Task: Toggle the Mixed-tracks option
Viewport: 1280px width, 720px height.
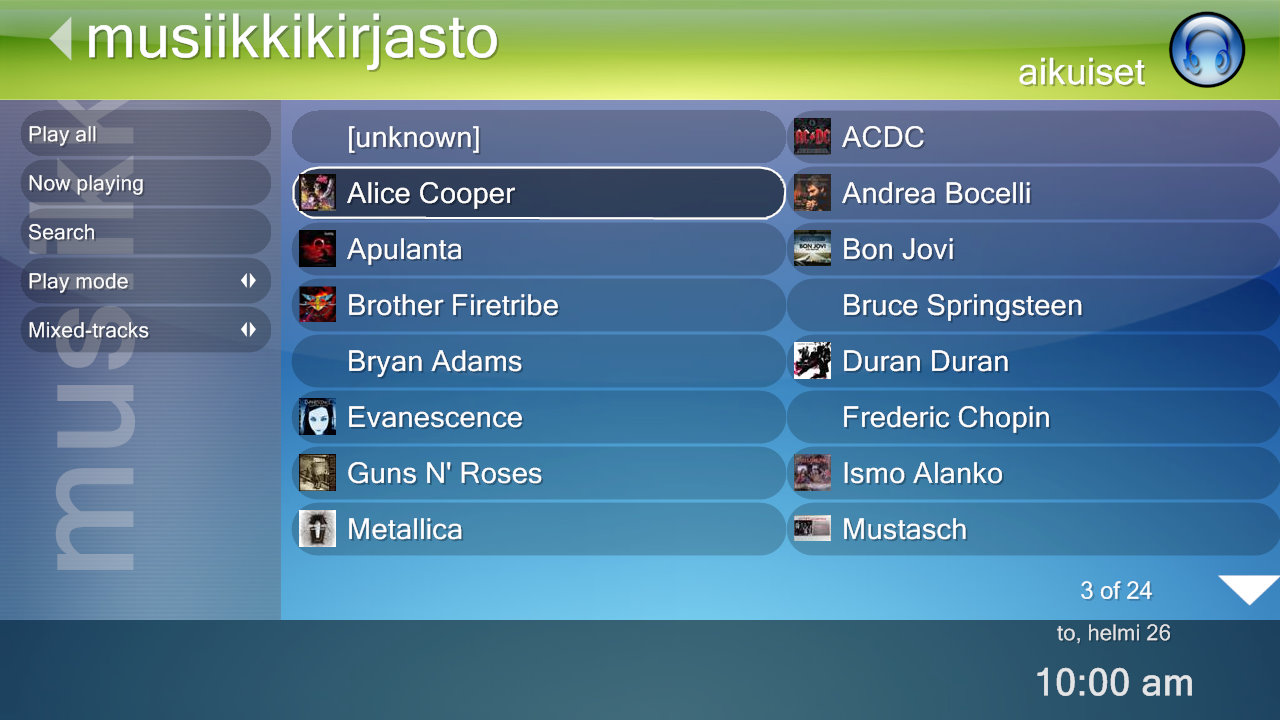Action: click(x=145, y=330)
